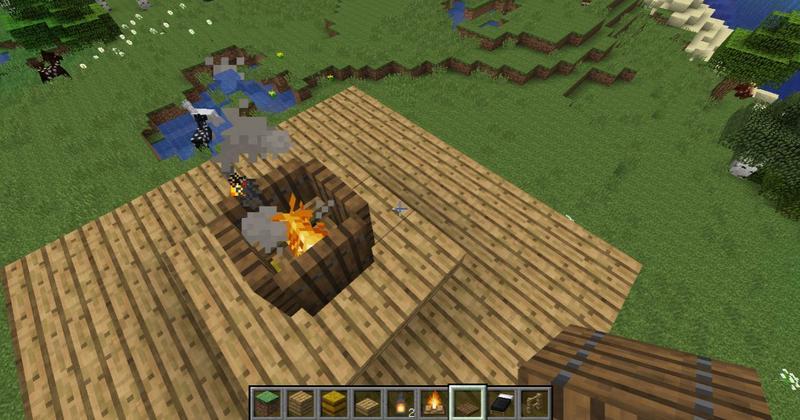Choose the wooden fence hotbar slot
Screen dimensions: 800x420
click(534, 403)
